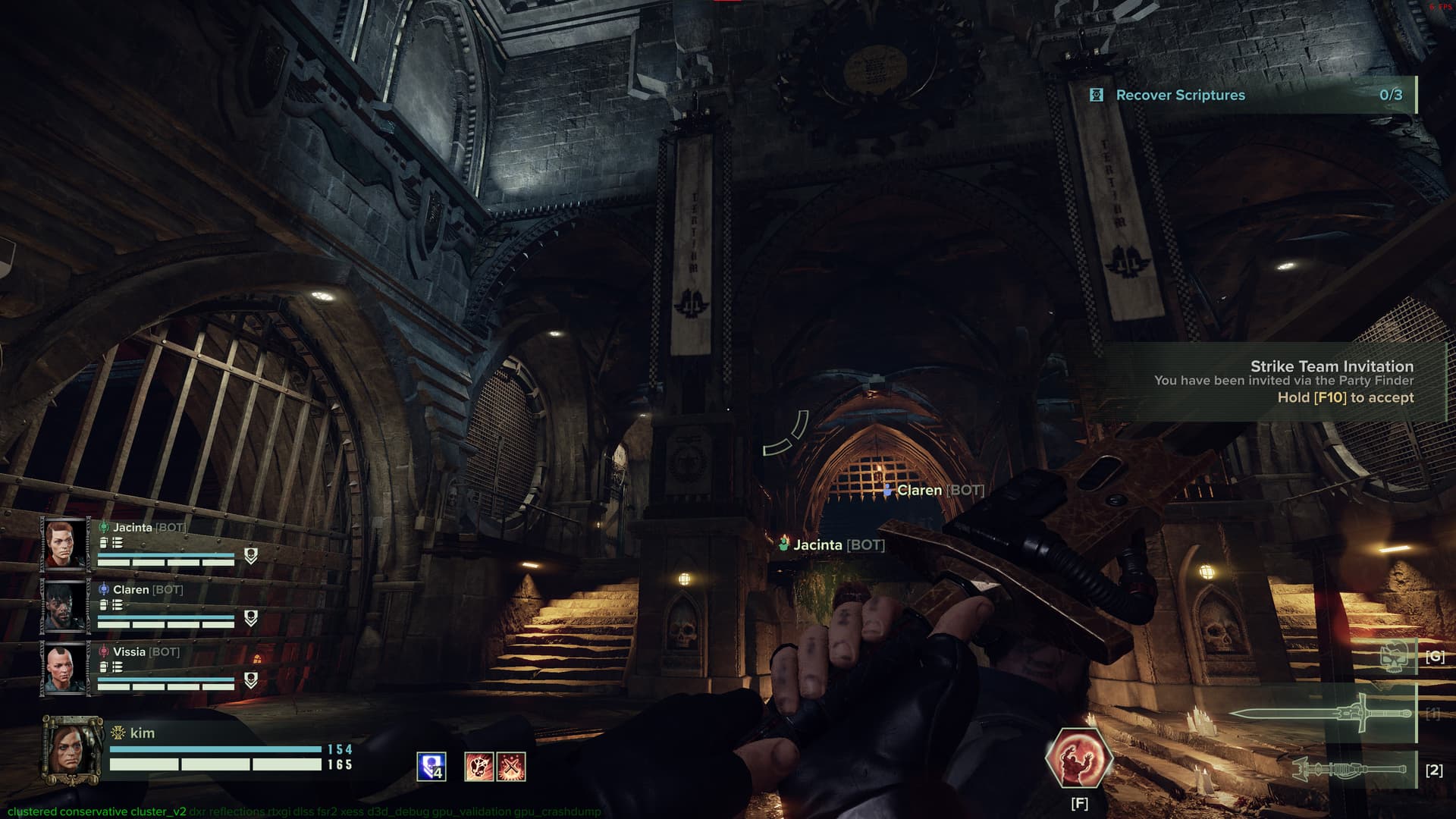Screen dimensions: 1456x819
Task: Choose Vissia's portrait in the team list
Action: coord(64,668)
